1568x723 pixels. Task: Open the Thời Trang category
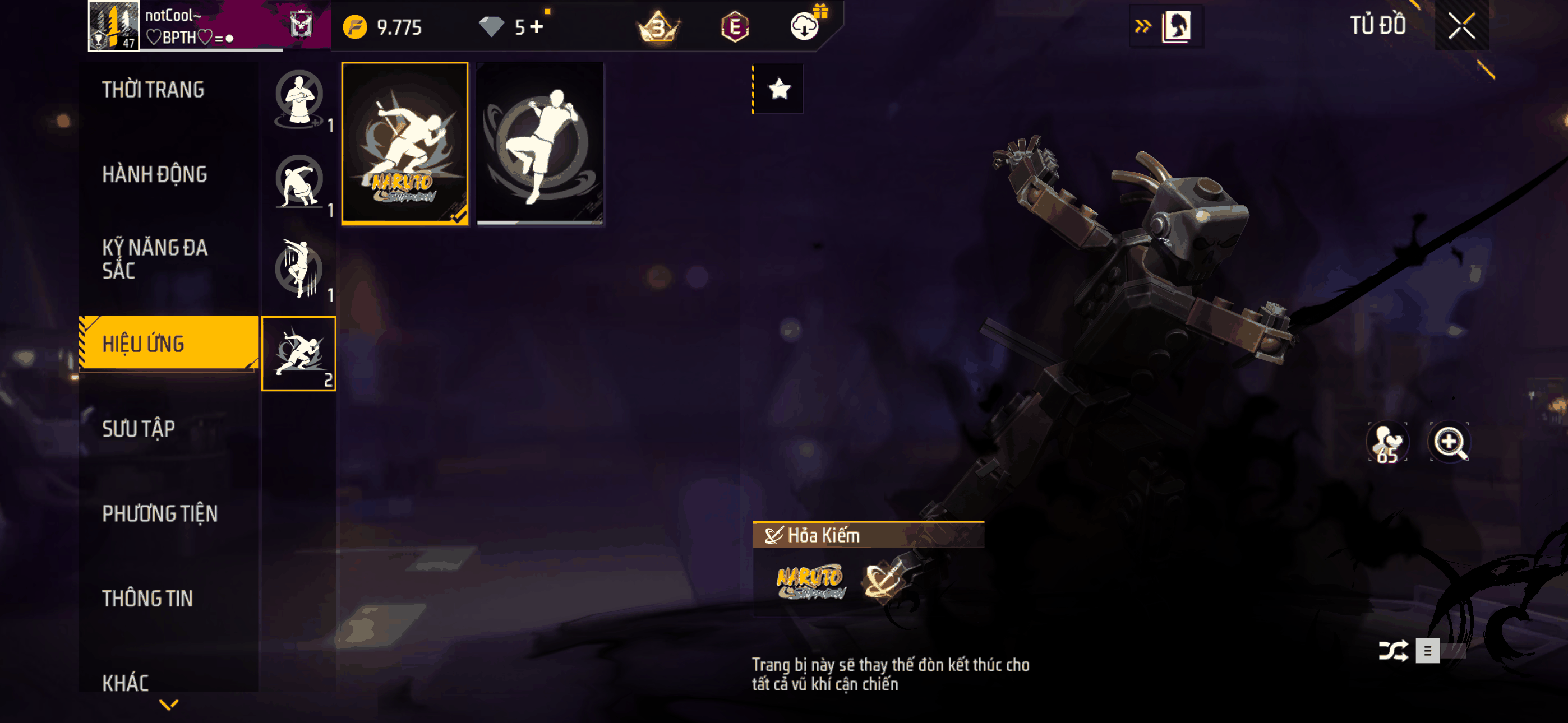pos(154,90)
